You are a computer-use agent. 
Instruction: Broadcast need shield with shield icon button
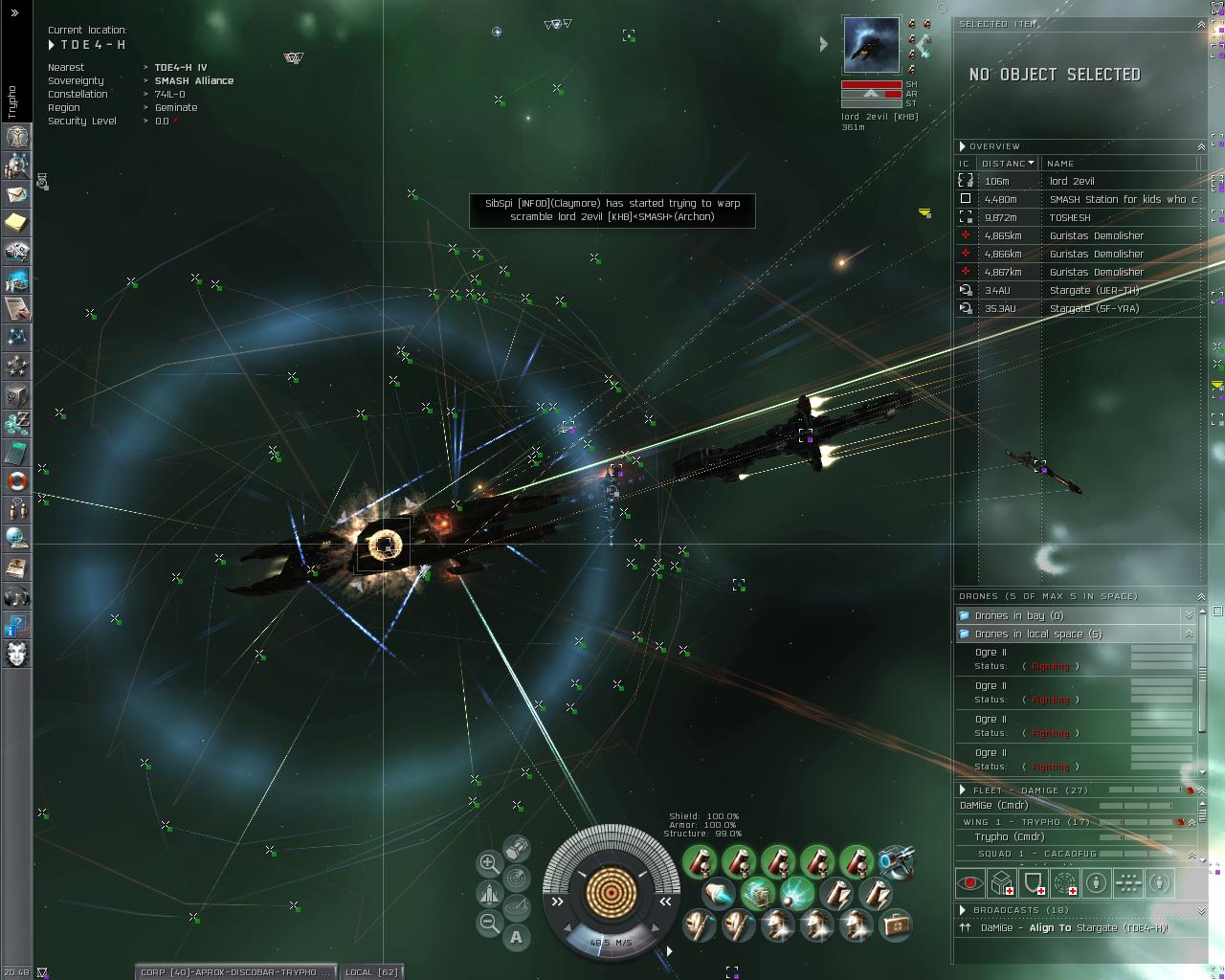1034,882
